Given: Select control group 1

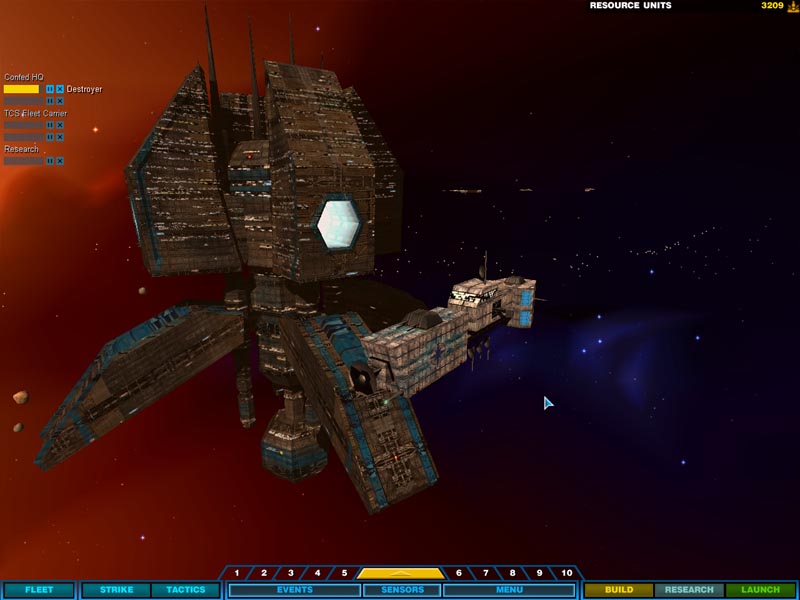Looking at the screenshot, I should (x=237, y=573).
